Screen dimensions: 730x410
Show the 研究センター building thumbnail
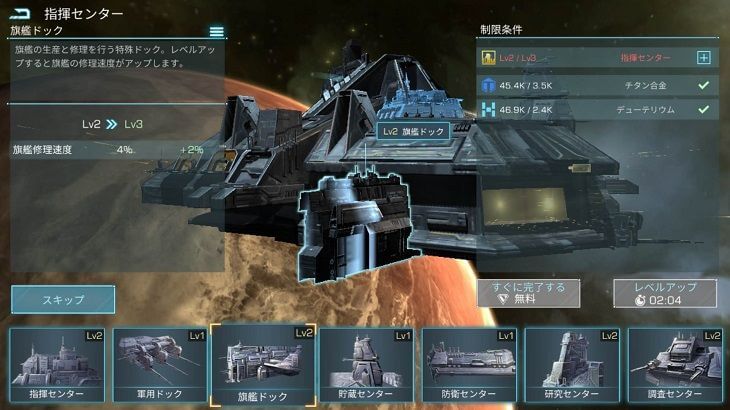tap(572, 366)
